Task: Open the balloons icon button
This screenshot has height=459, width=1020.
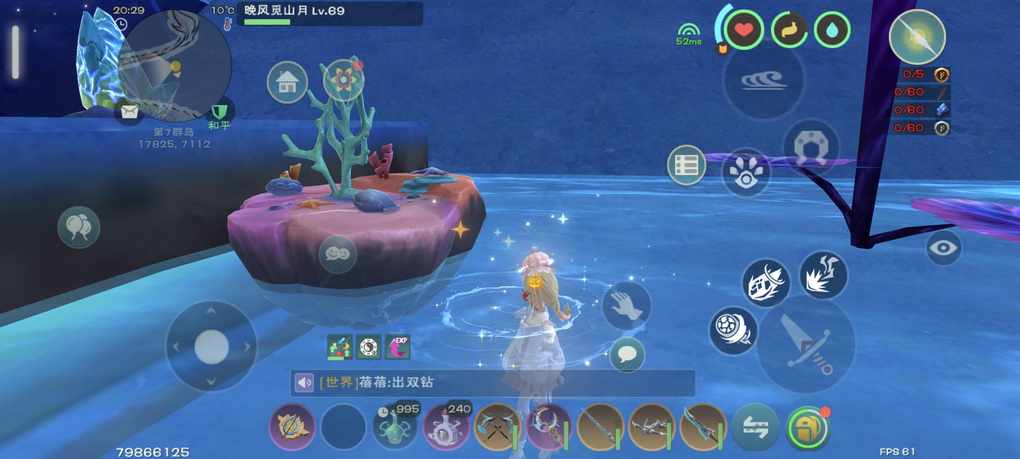Action: [78, 227]
